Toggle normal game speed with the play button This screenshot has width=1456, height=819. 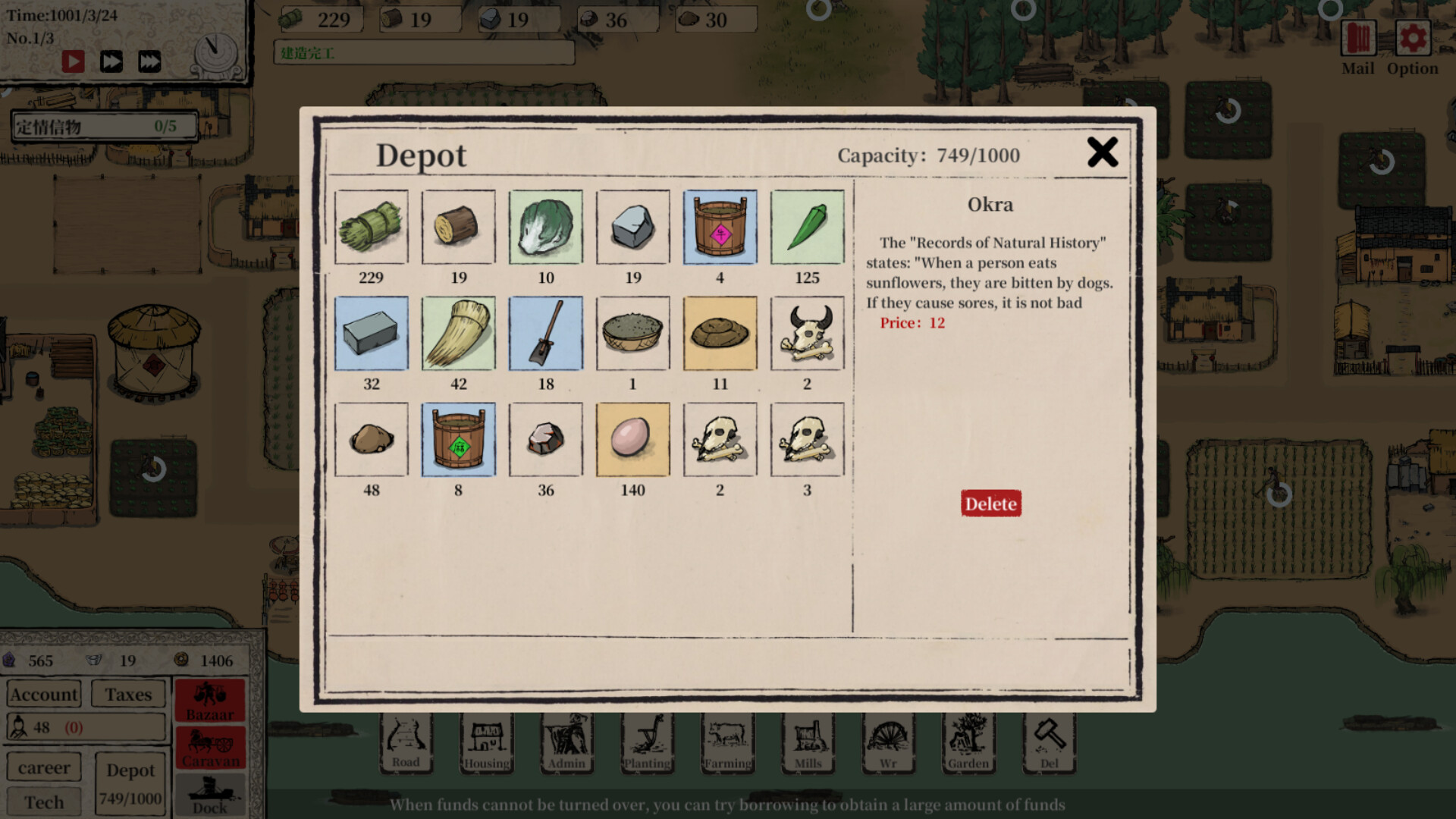click(x=73, y=61)
